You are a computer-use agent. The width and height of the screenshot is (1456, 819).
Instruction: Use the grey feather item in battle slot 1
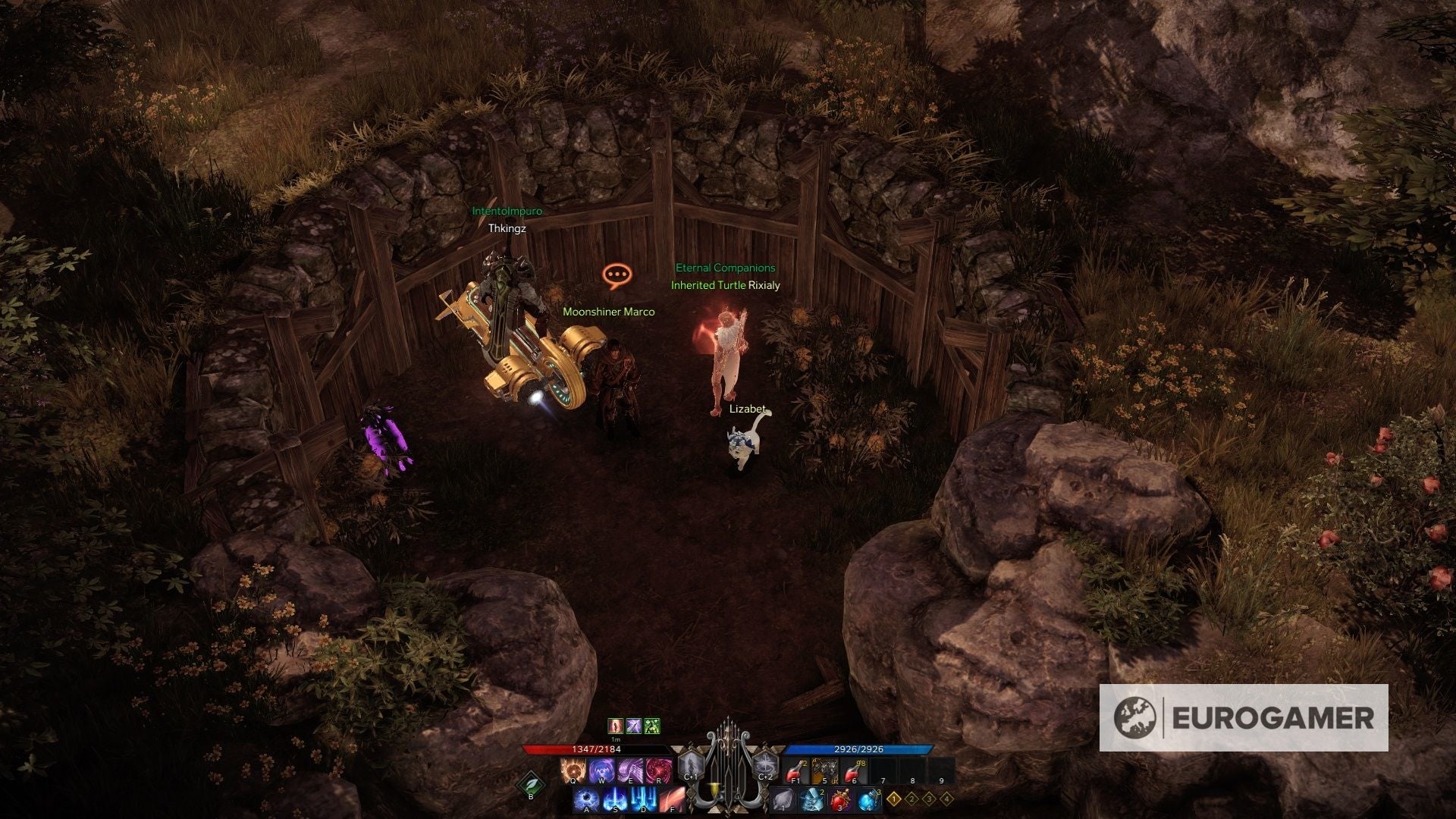click(x=783, y=800)
